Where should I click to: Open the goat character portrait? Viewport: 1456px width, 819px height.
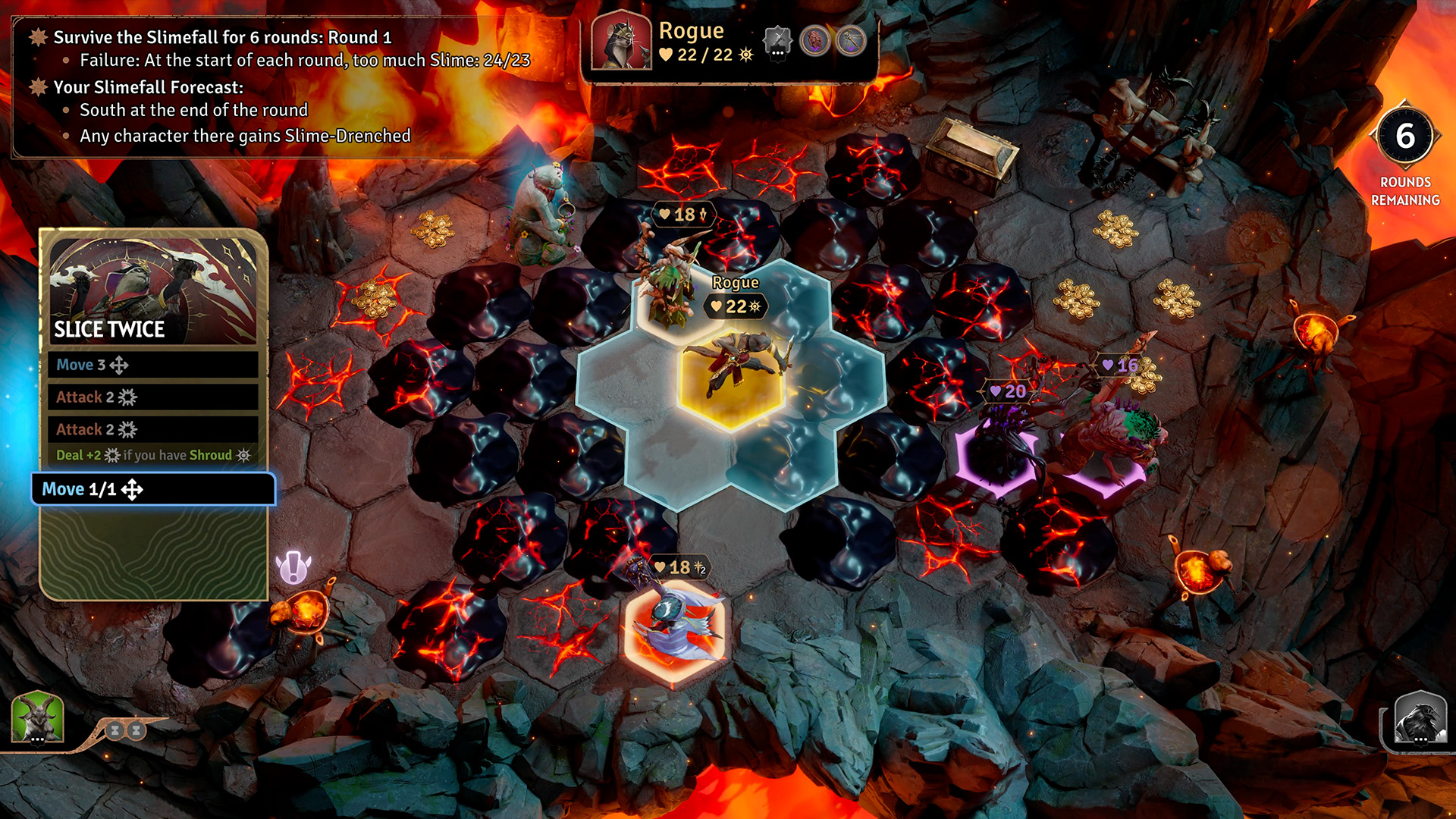pos(37,717)
